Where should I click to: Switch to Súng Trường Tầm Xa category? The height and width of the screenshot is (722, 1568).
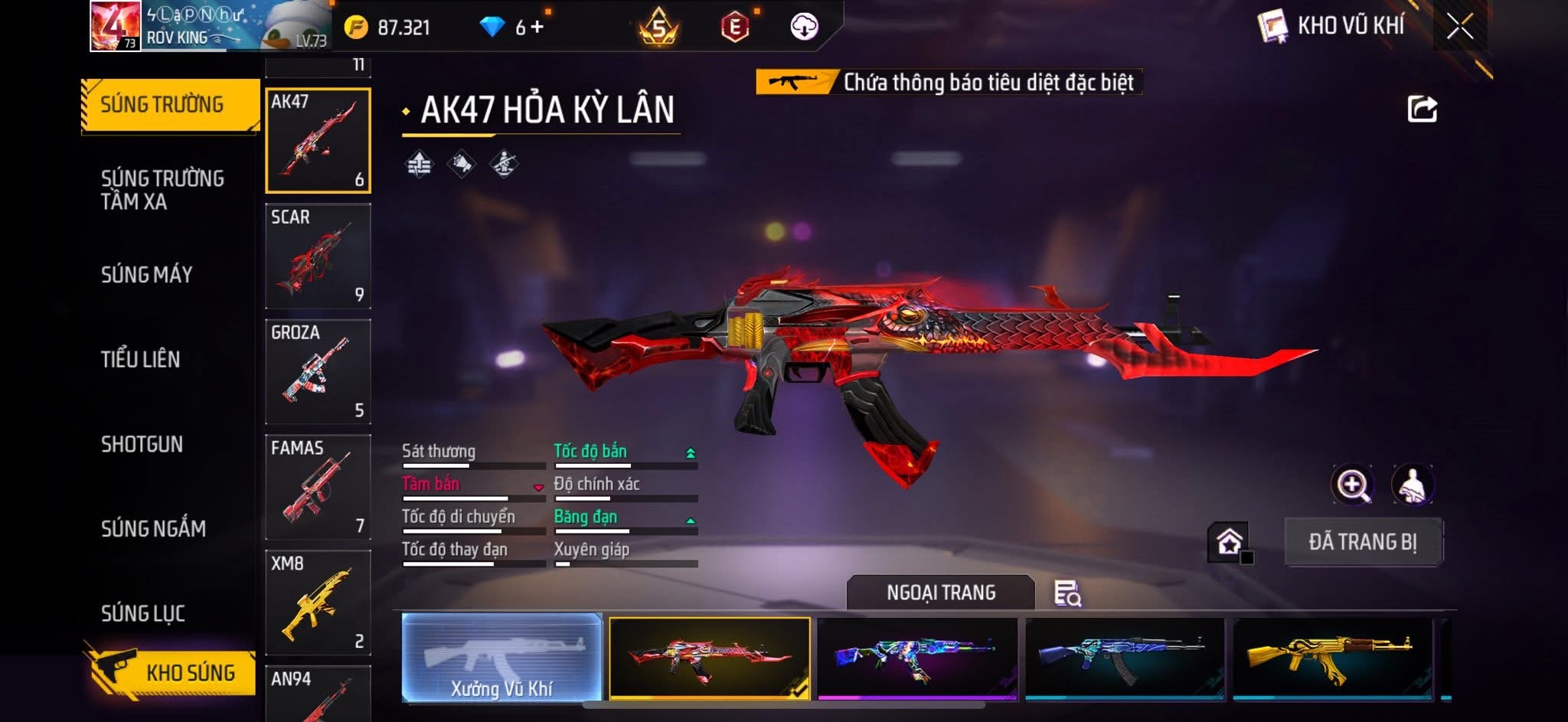(162, 189)
